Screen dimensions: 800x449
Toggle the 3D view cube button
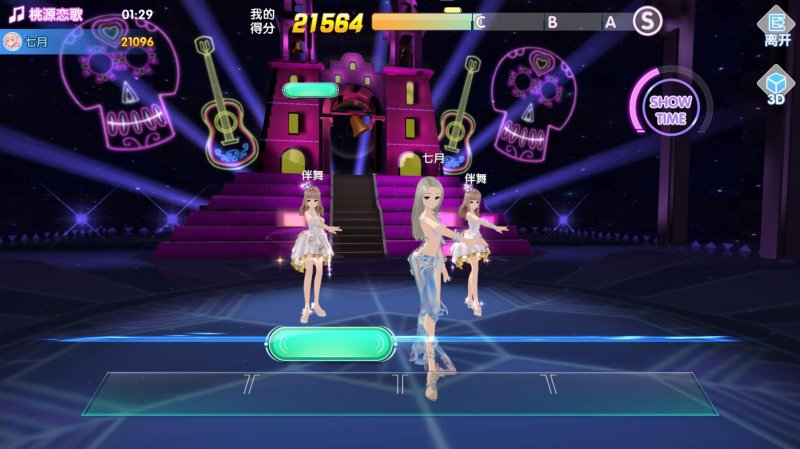click(x=776, y=84)
